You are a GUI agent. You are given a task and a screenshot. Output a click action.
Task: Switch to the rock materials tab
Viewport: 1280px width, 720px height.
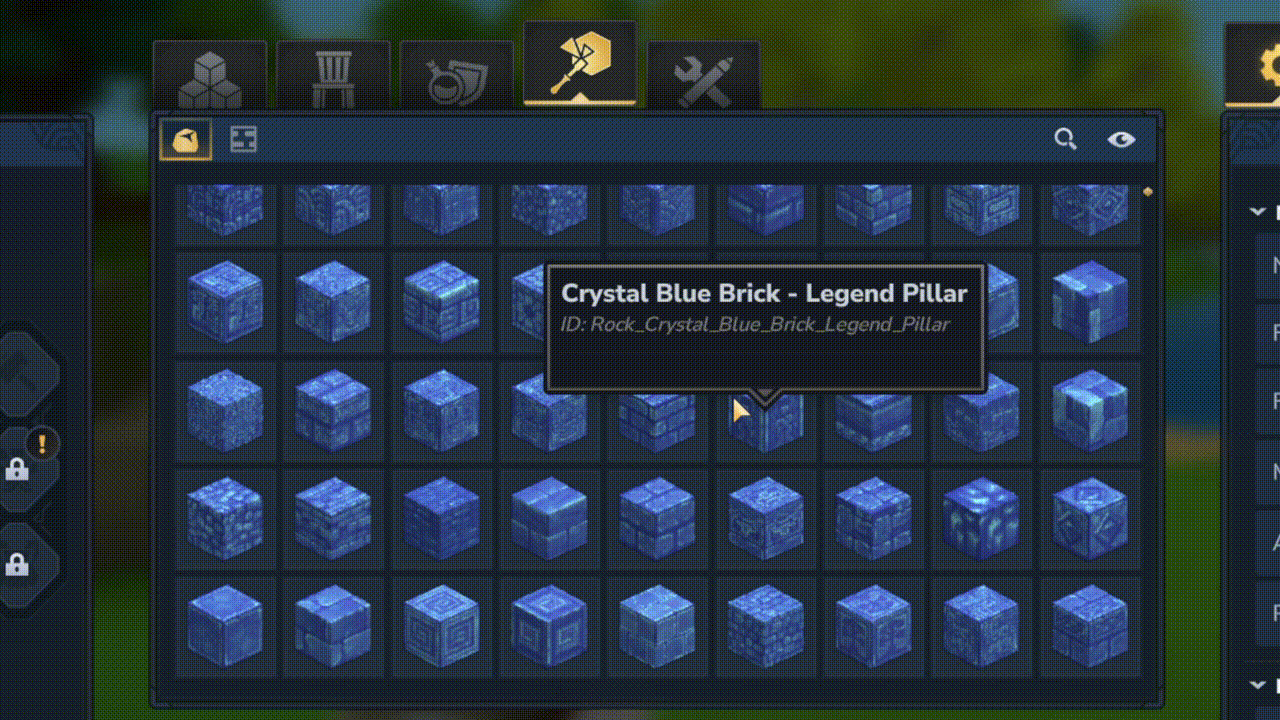click(186, 140)
